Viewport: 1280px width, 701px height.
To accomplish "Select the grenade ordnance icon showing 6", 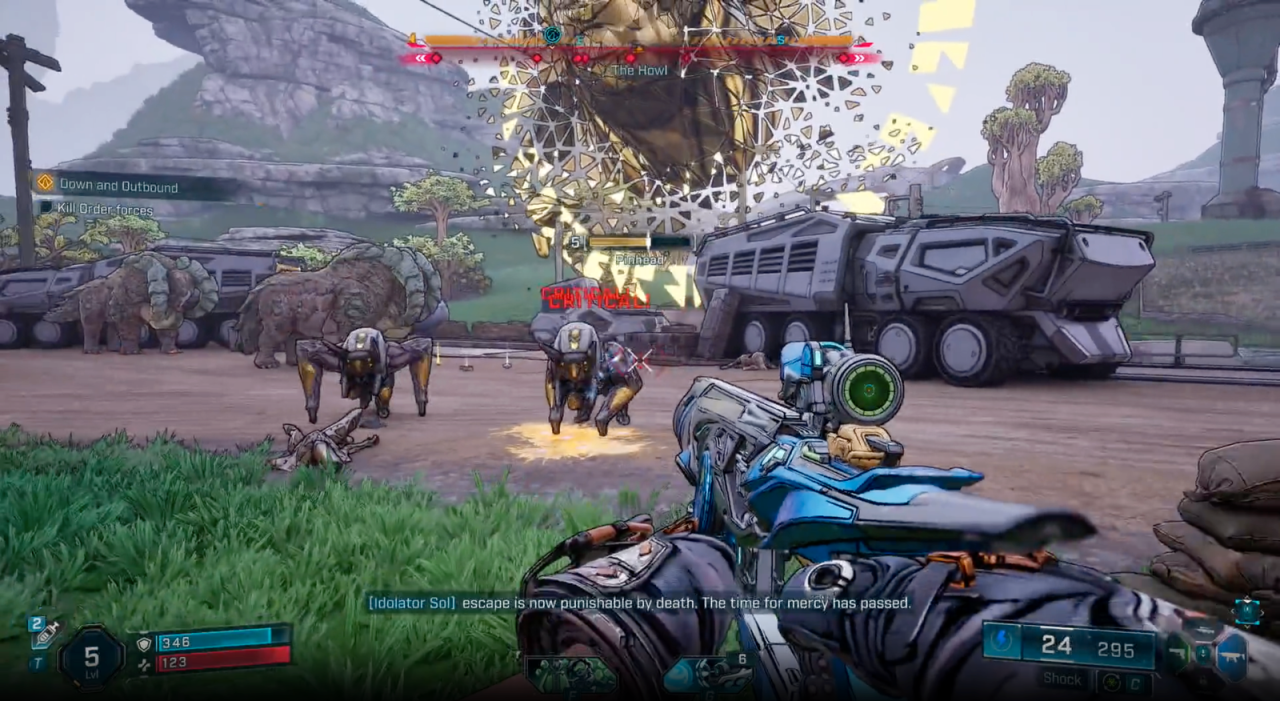I will click(705, 675).
